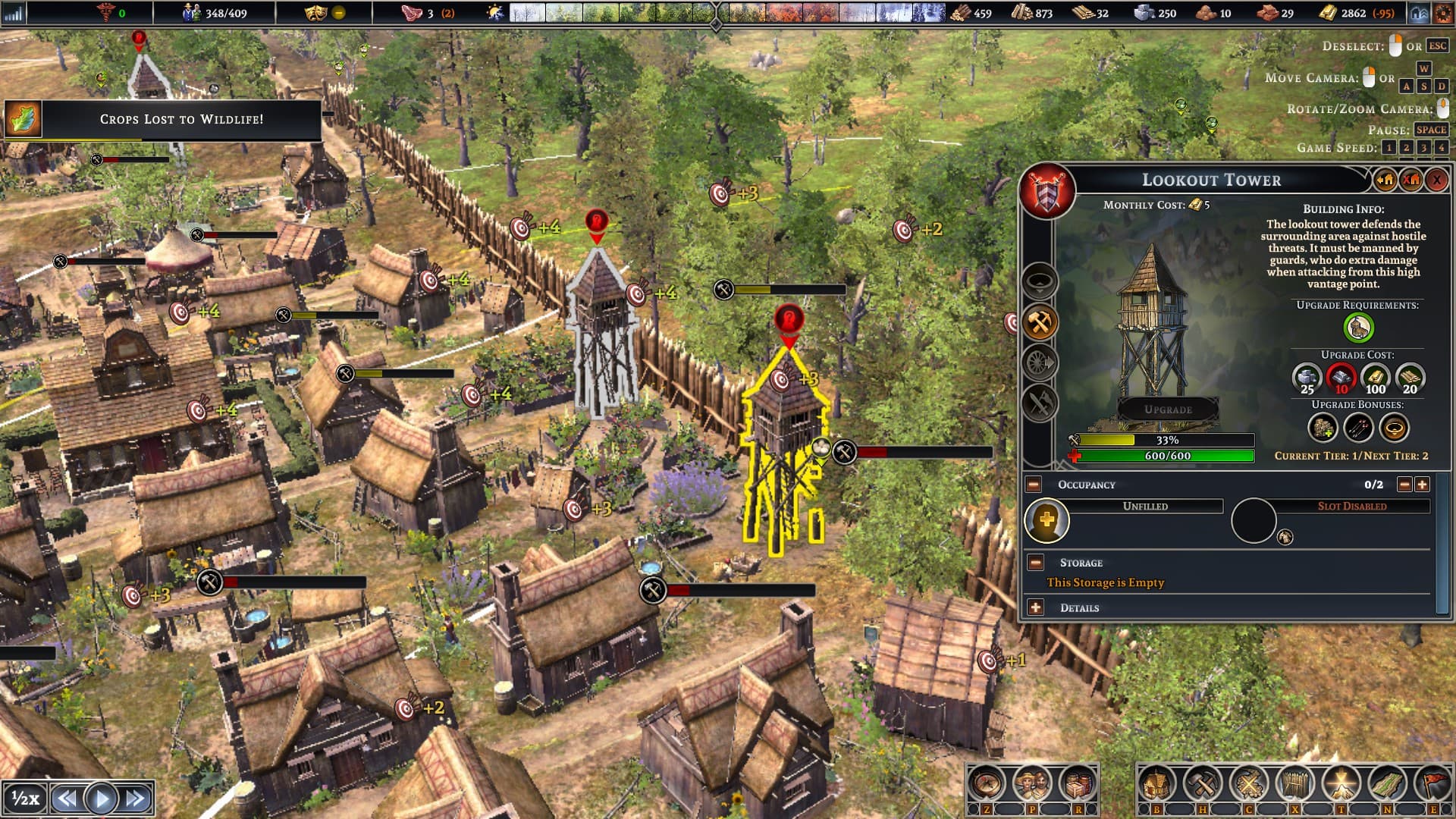Screen dimensions: 1456x819
Task: Select the crossed hammers tab in tower panel
Action: pyautogui.click(x=1040, y=323)
